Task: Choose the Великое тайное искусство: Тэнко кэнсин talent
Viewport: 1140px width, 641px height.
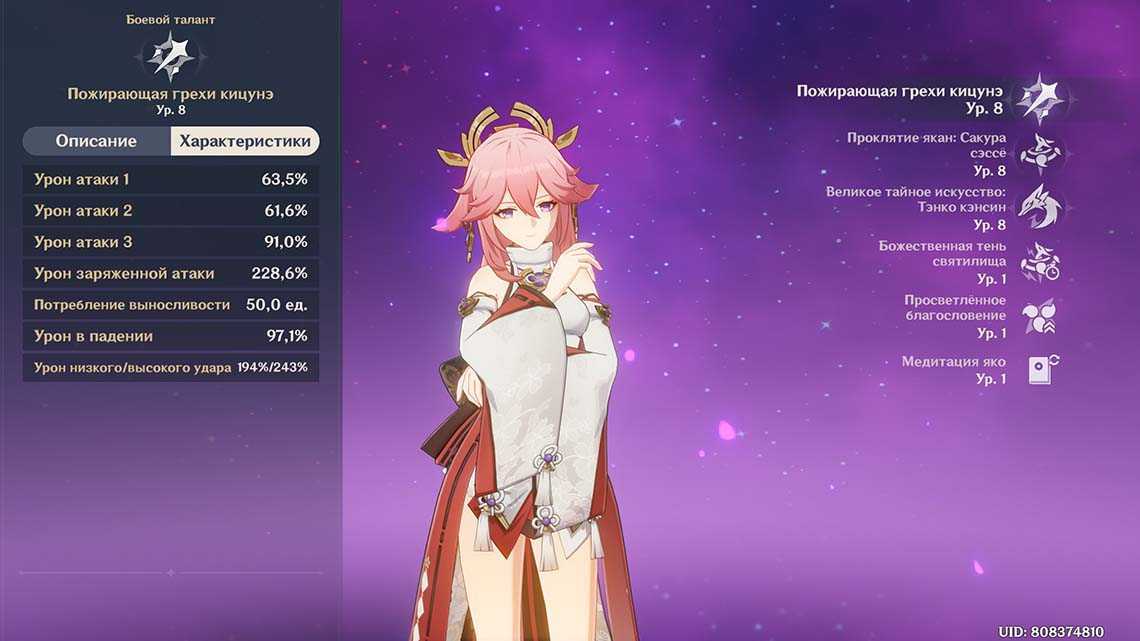Action: pyautogui.click(x=1040, y=207)
